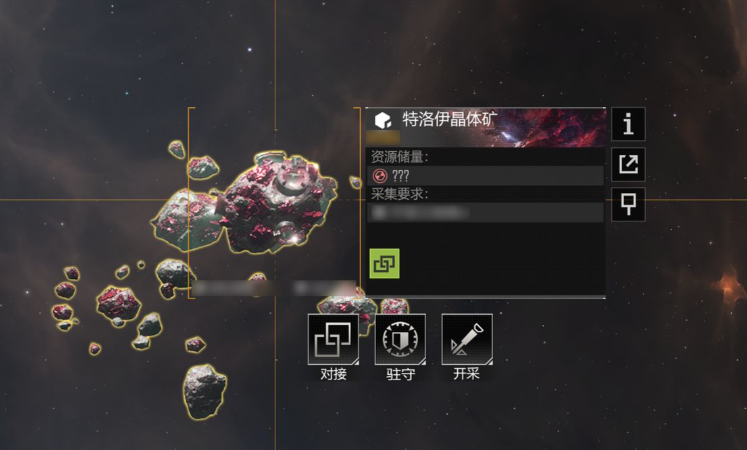Click the external link share icon
Image resolution: width=747 pixels, height=450 pixels.
[x=628, y=164]
